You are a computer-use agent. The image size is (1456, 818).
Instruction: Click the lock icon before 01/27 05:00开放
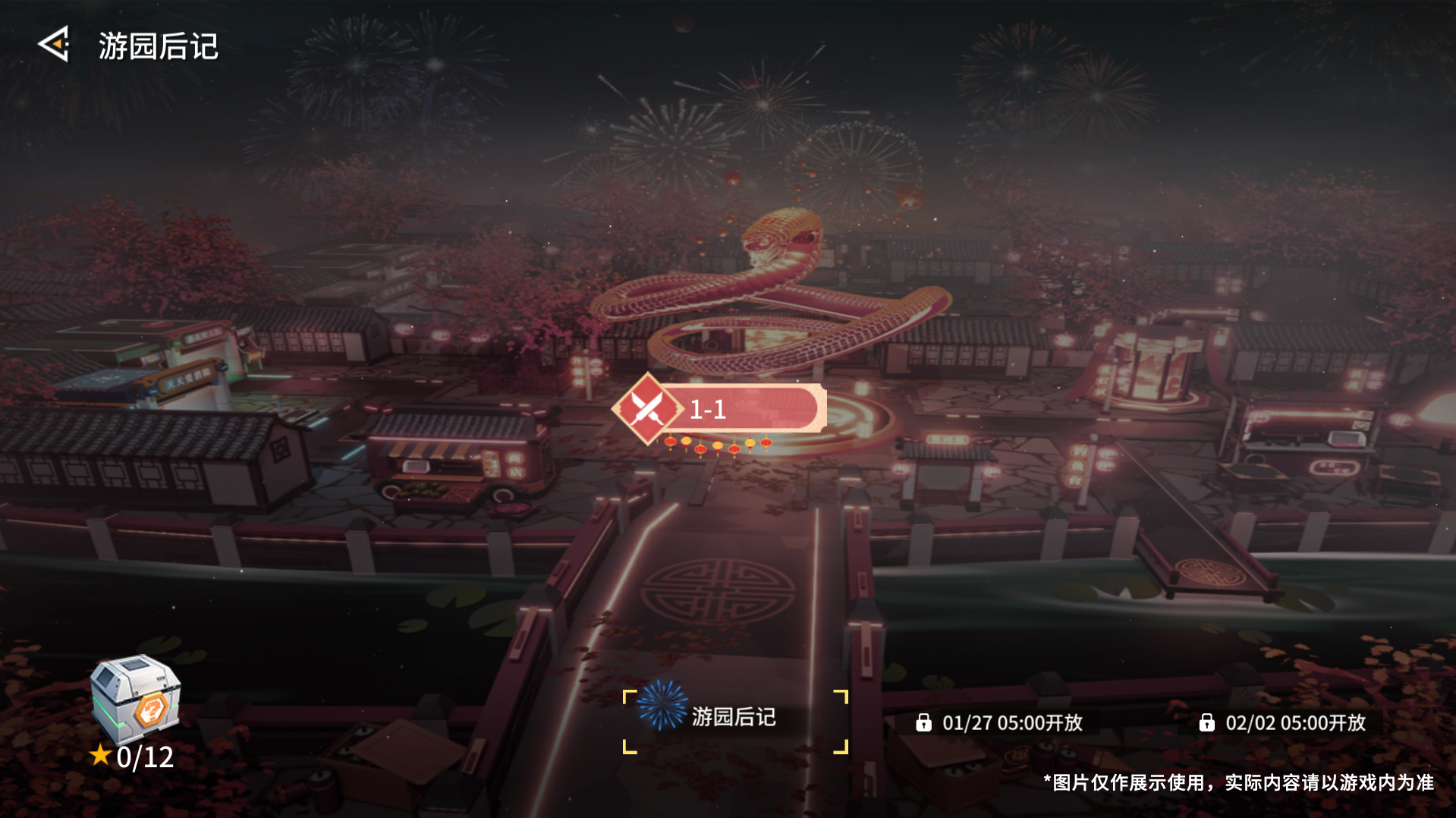[925, 724]
